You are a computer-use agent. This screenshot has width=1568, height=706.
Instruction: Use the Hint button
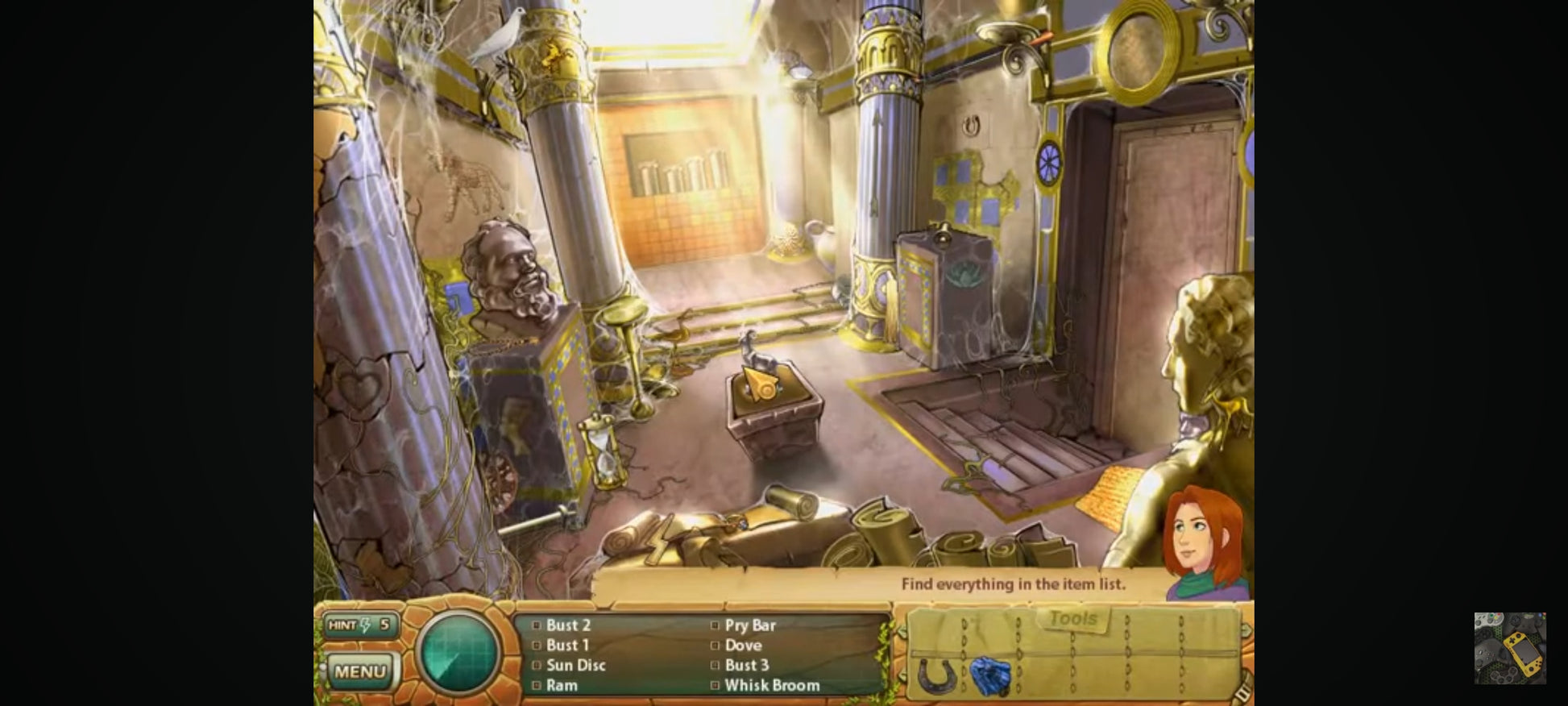[359, 625]
